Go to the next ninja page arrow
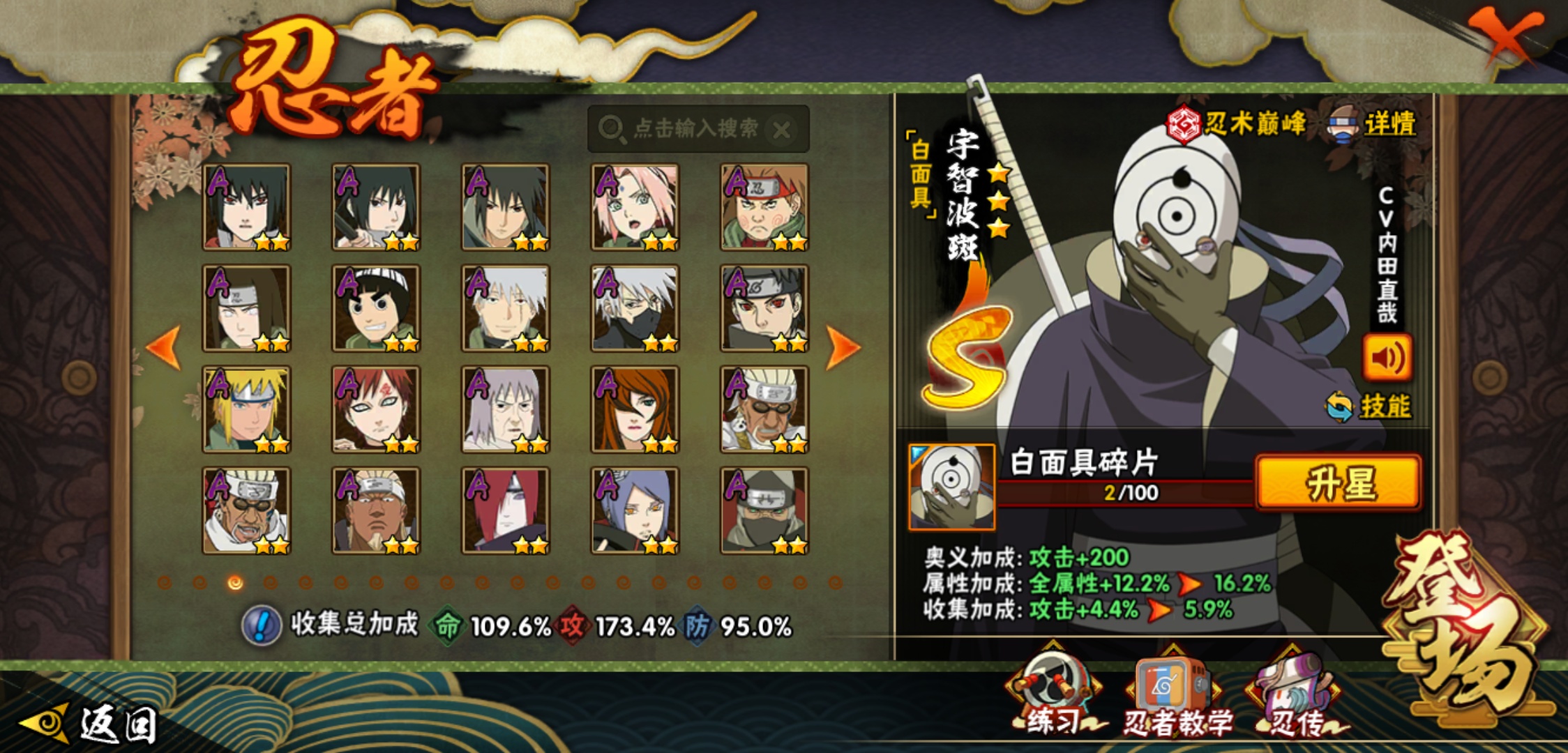This screenshot has height=753, width=1568. 843,347
